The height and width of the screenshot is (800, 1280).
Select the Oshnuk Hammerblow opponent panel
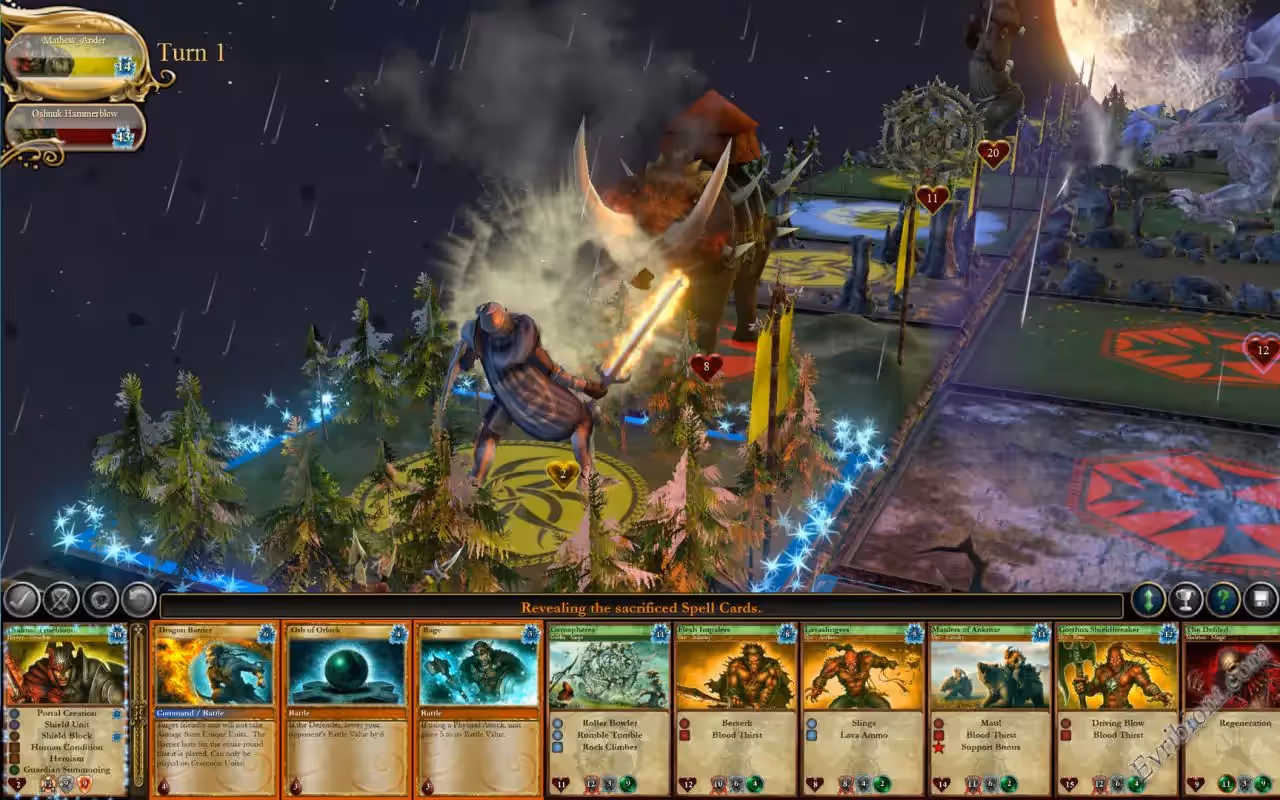point(75,128)
